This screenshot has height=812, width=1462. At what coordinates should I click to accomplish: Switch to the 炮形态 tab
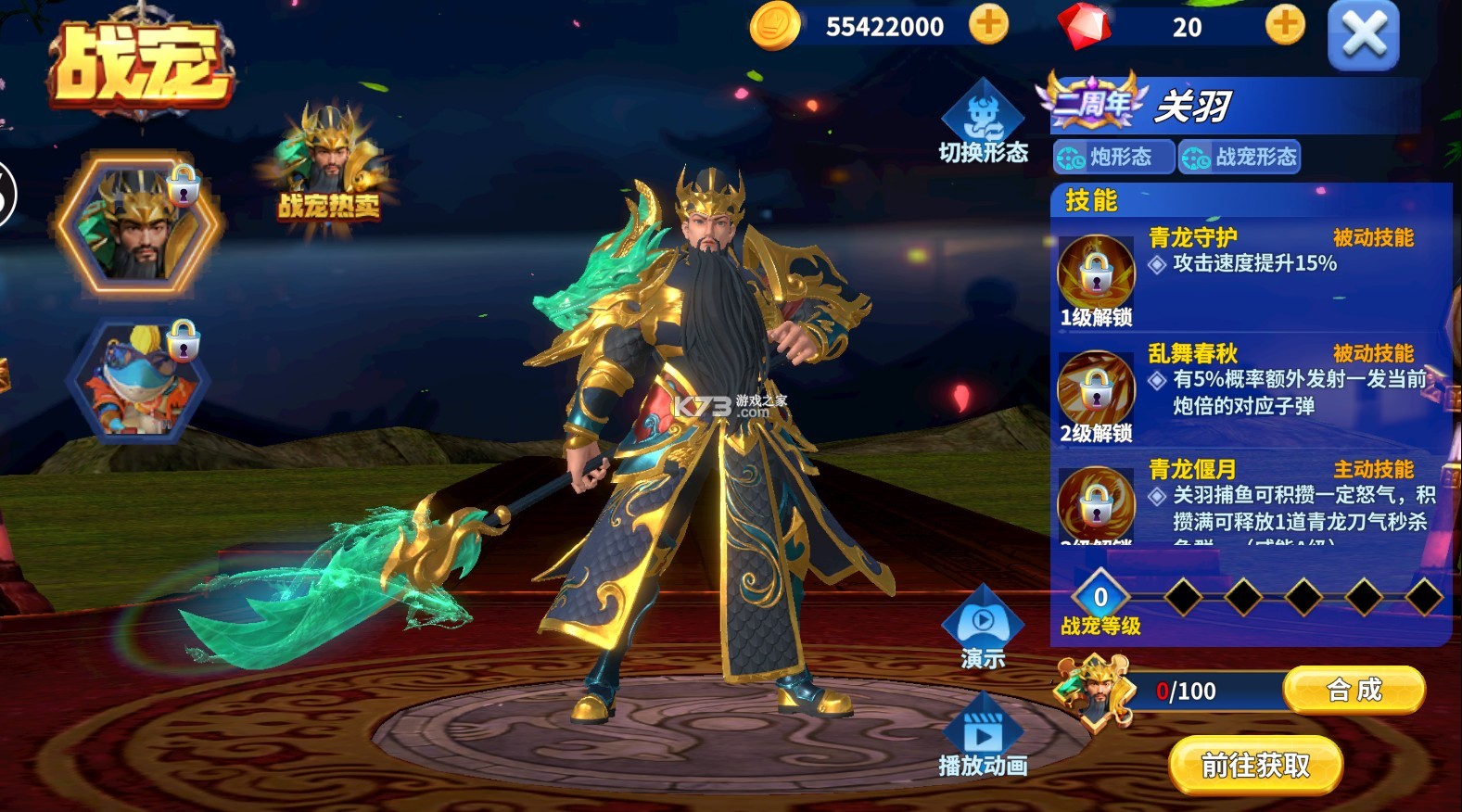pyautogui.click(x=1112, y=157)
